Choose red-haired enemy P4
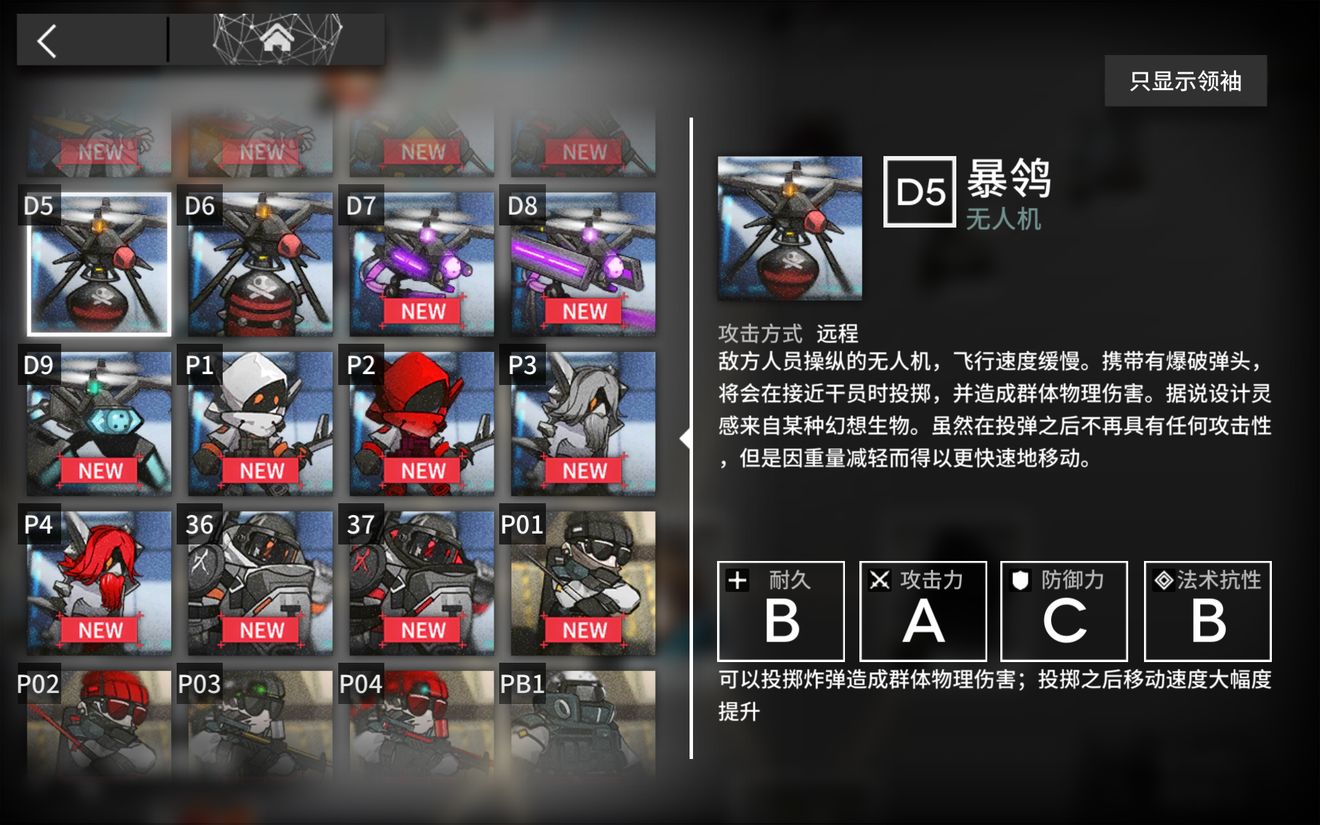 click(99, 583)
